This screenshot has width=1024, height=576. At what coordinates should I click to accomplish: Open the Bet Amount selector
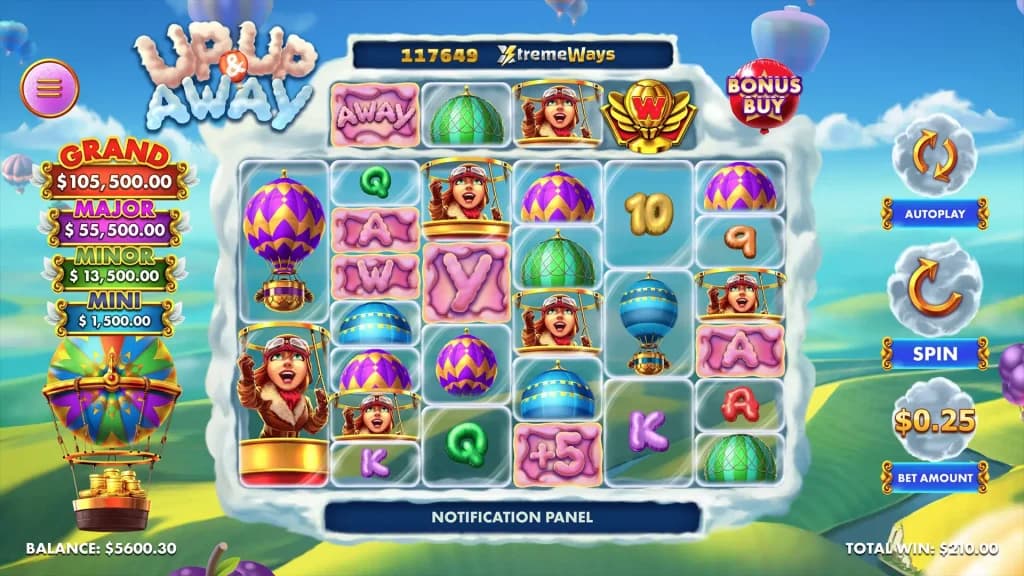(934, 477)
